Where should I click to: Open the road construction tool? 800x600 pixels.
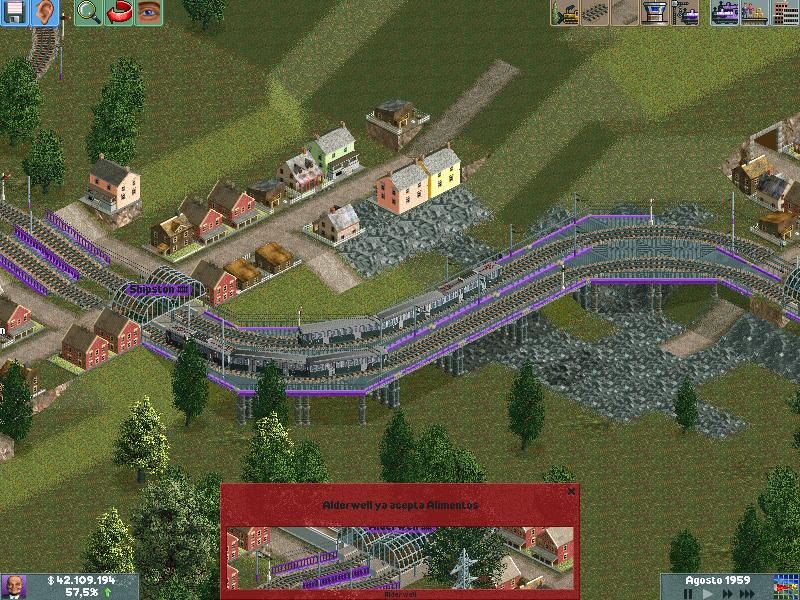click(625, 13)
